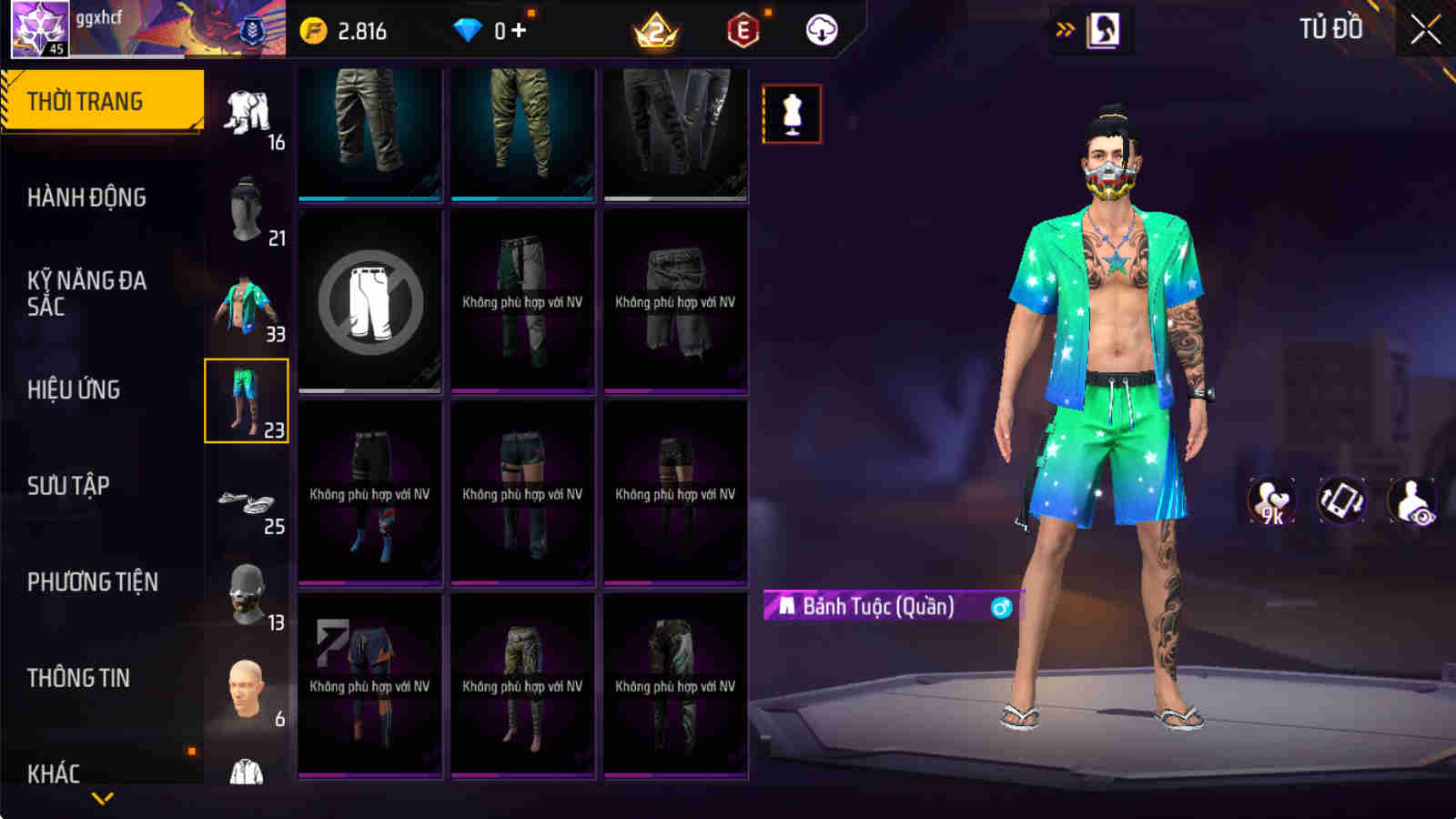Click the download cloud icon in top bar
This screenshot has width=1456, height=819.
click(x=822, y=29)
